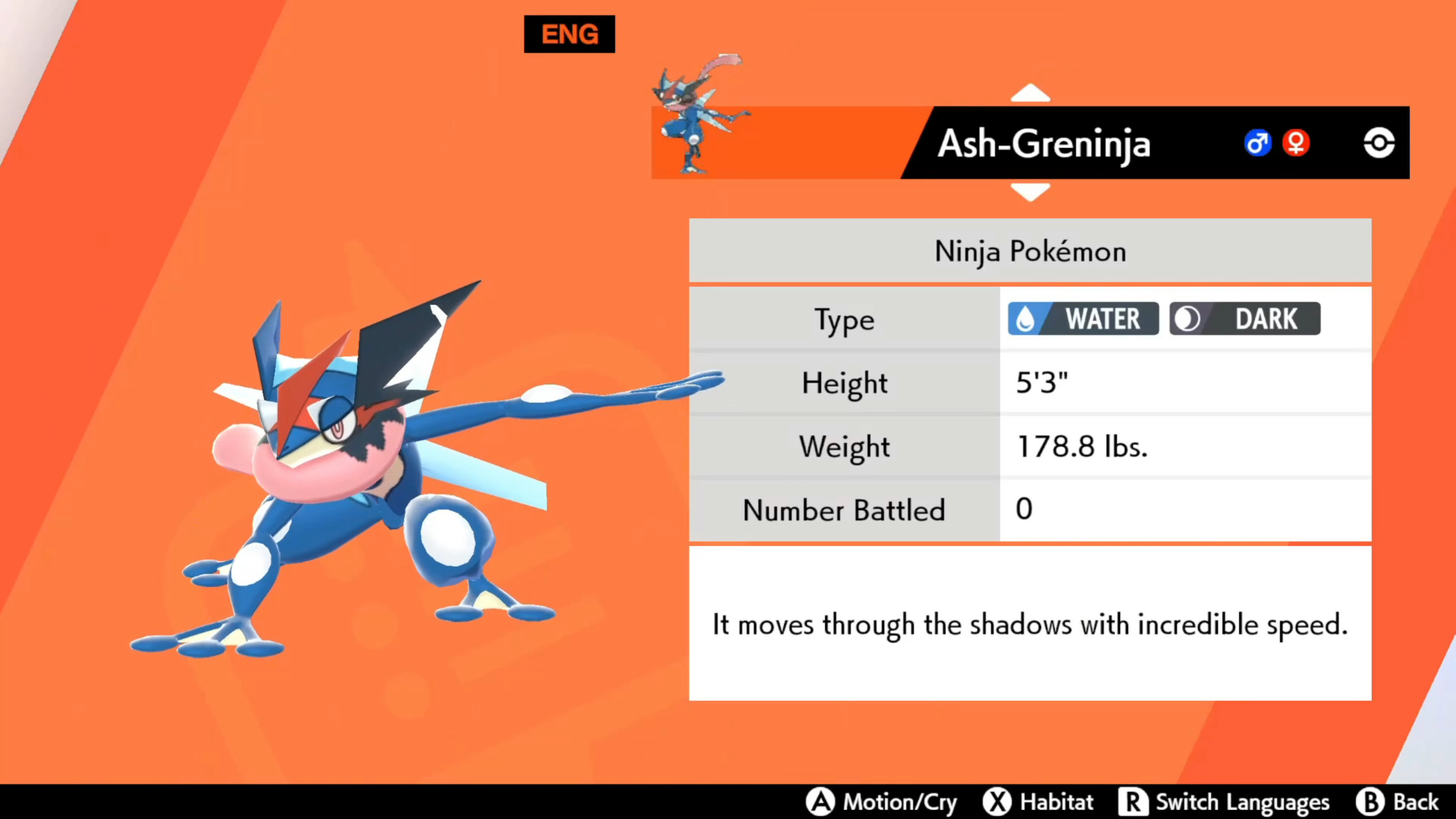This screenshot has width=1456, height=819.
Task: Open previous Pokédex entry with up arrow
Action: click(1031, 93)
